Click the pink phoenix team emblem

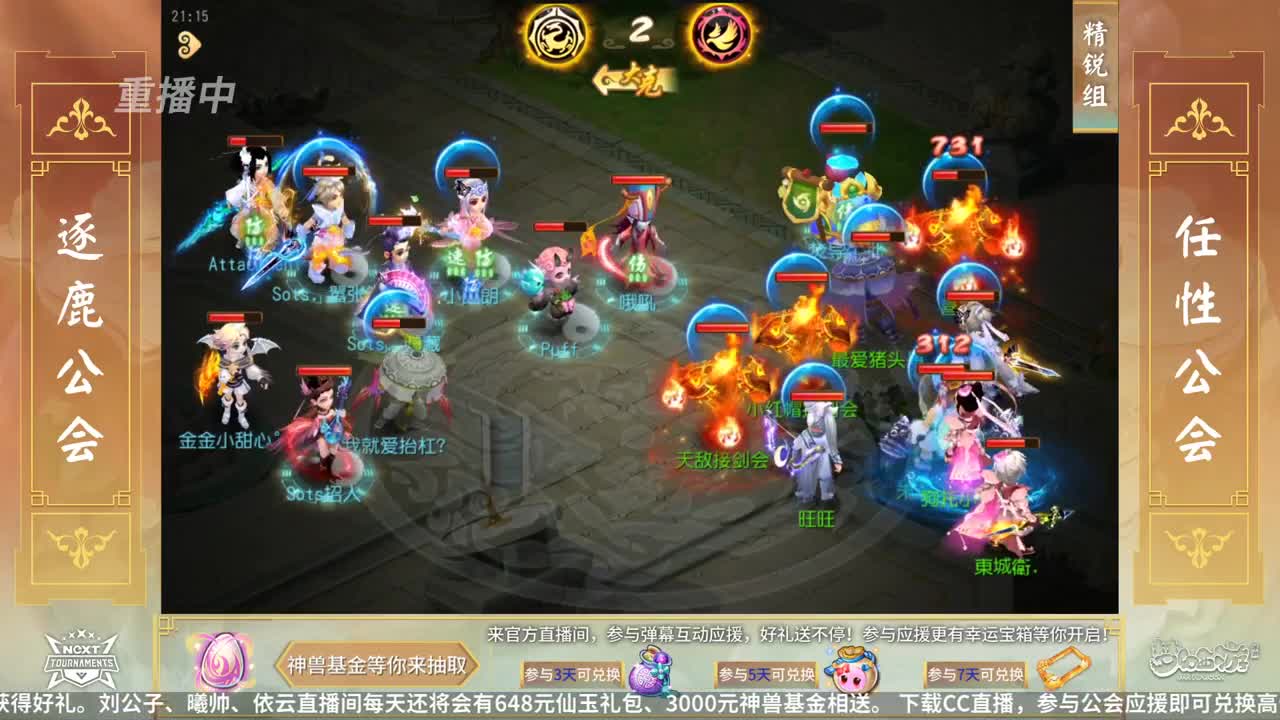(723, 33)
